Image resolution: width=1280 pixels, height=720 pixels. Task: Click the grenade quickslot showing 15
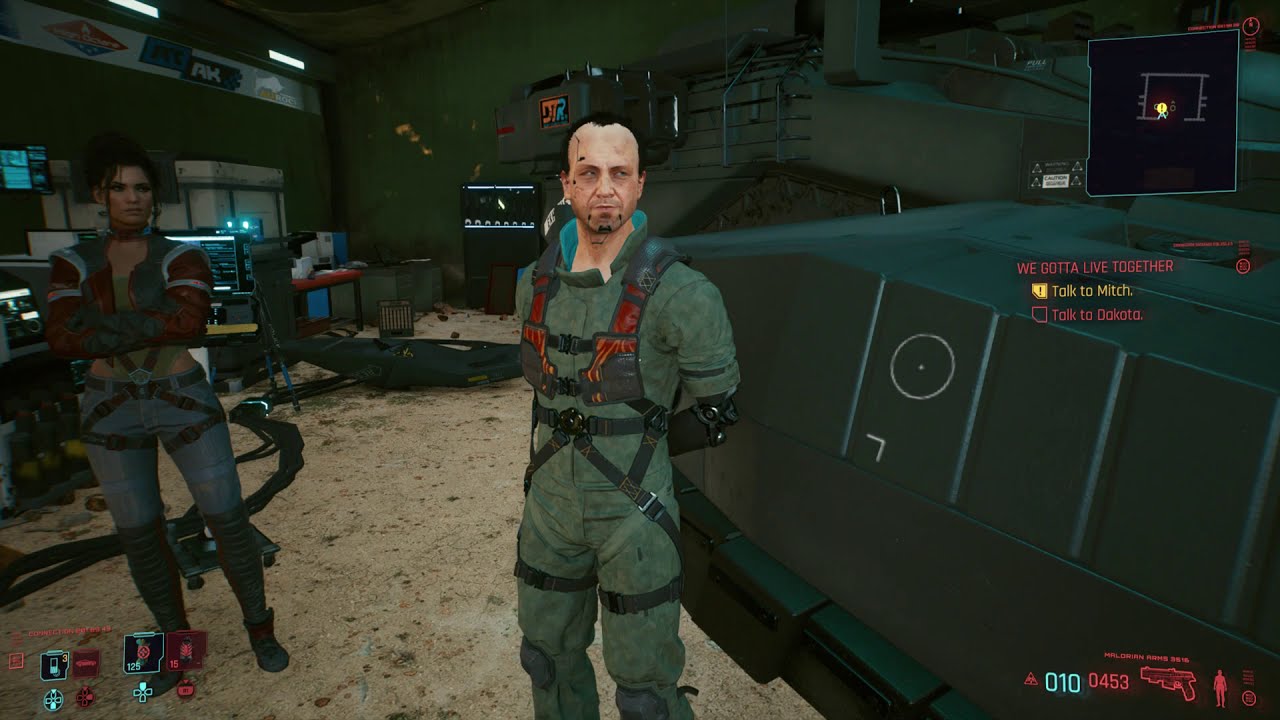[x=185, y=650]
